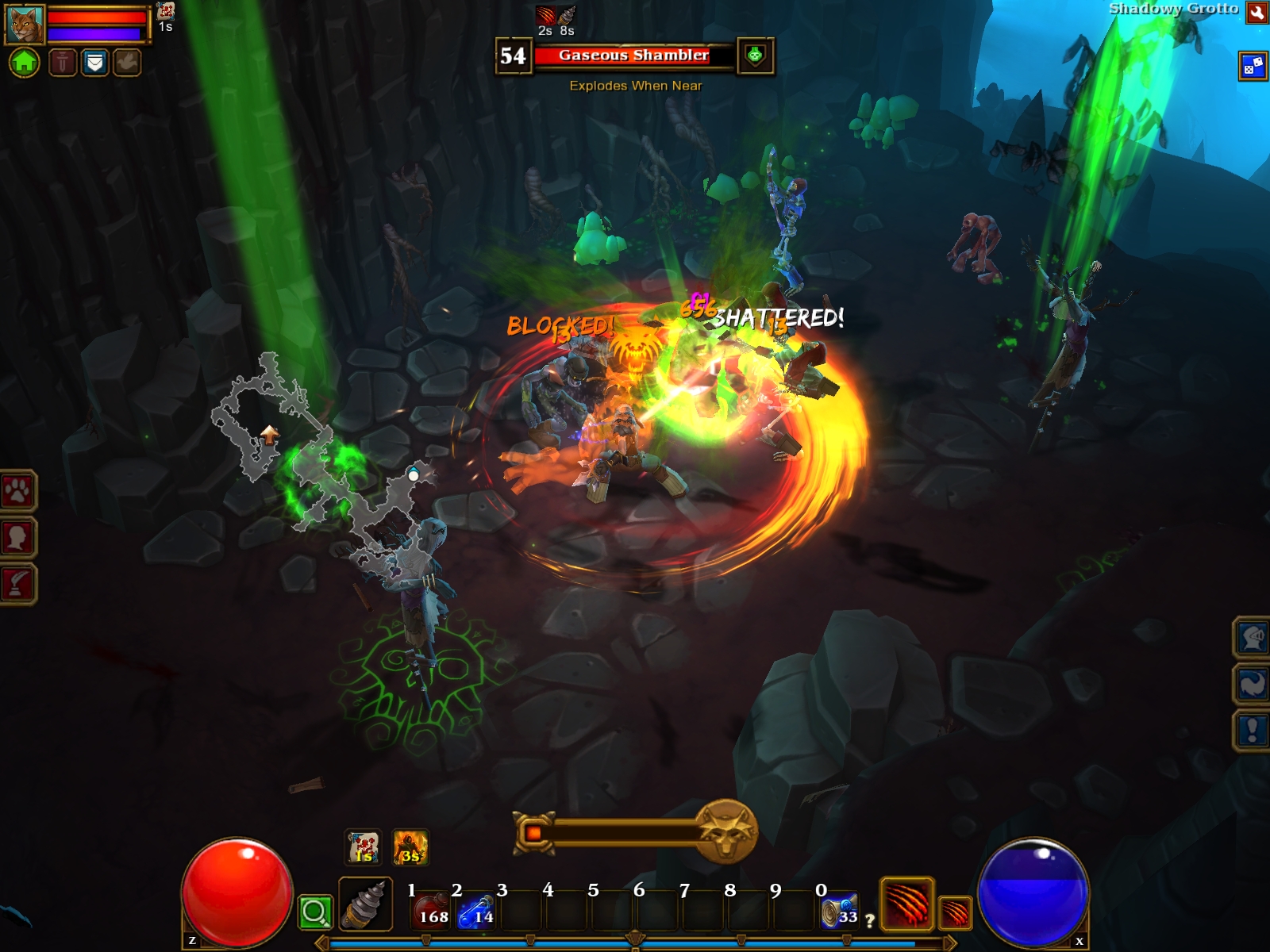The image size is (1270, 952).
Task: Click the blue dice button
Action: point(1253,66)
